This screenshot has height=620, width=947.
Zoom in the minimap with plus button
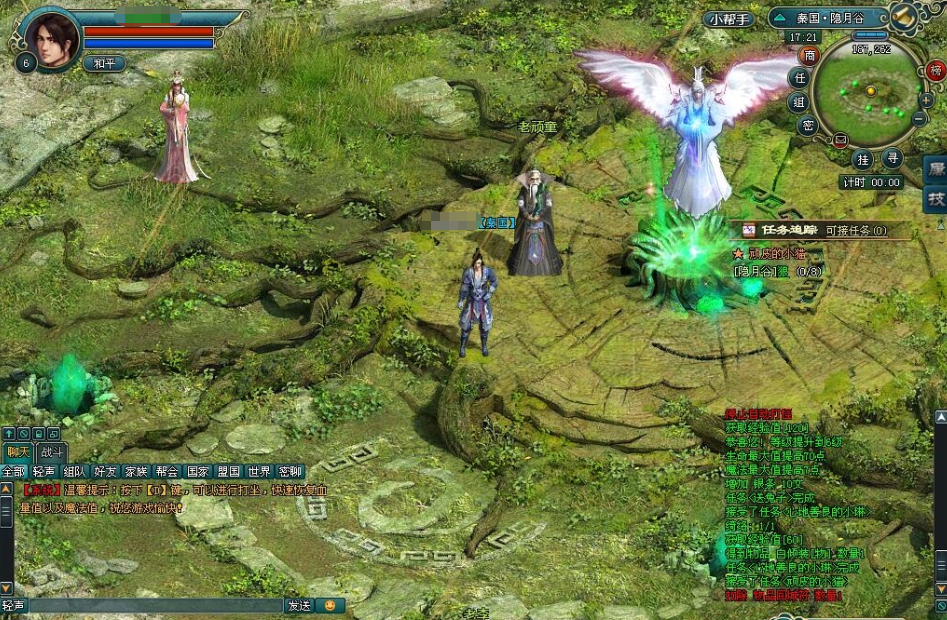pyautogui.click(x=925, y=100)
